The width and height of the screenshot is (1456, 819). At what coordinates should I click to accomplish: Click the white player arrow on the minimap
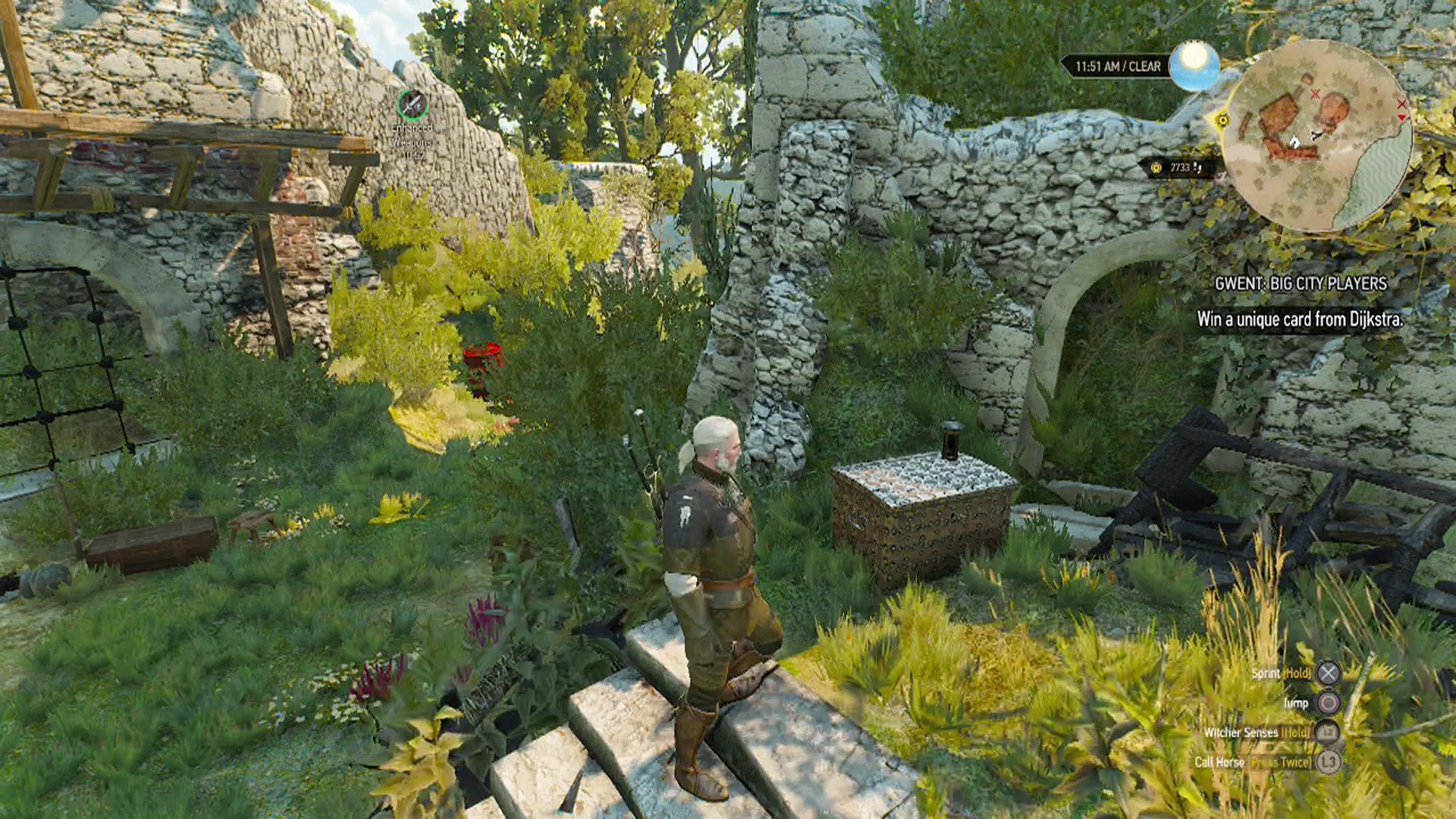tap(1295, 141)
